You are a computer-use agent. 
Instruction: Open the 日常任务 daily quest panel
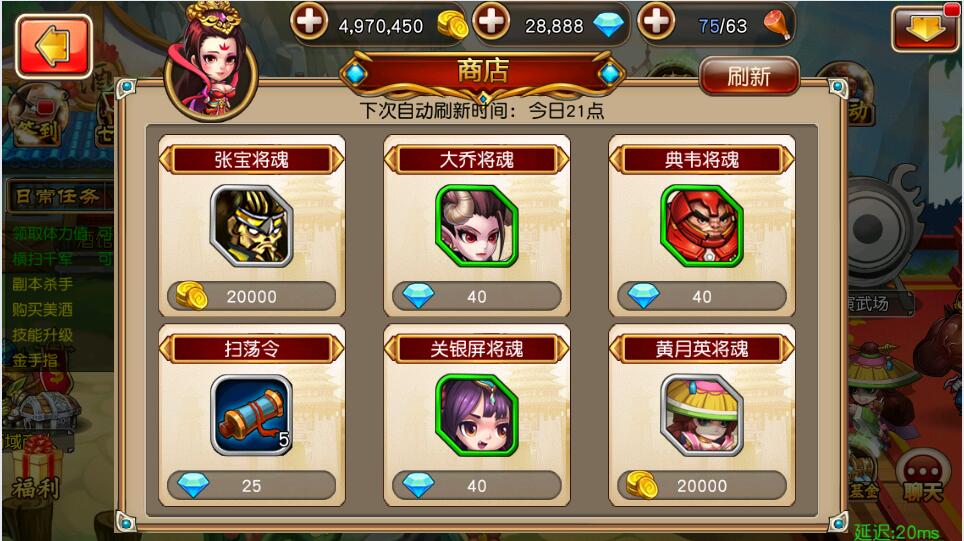coord(56,197)
